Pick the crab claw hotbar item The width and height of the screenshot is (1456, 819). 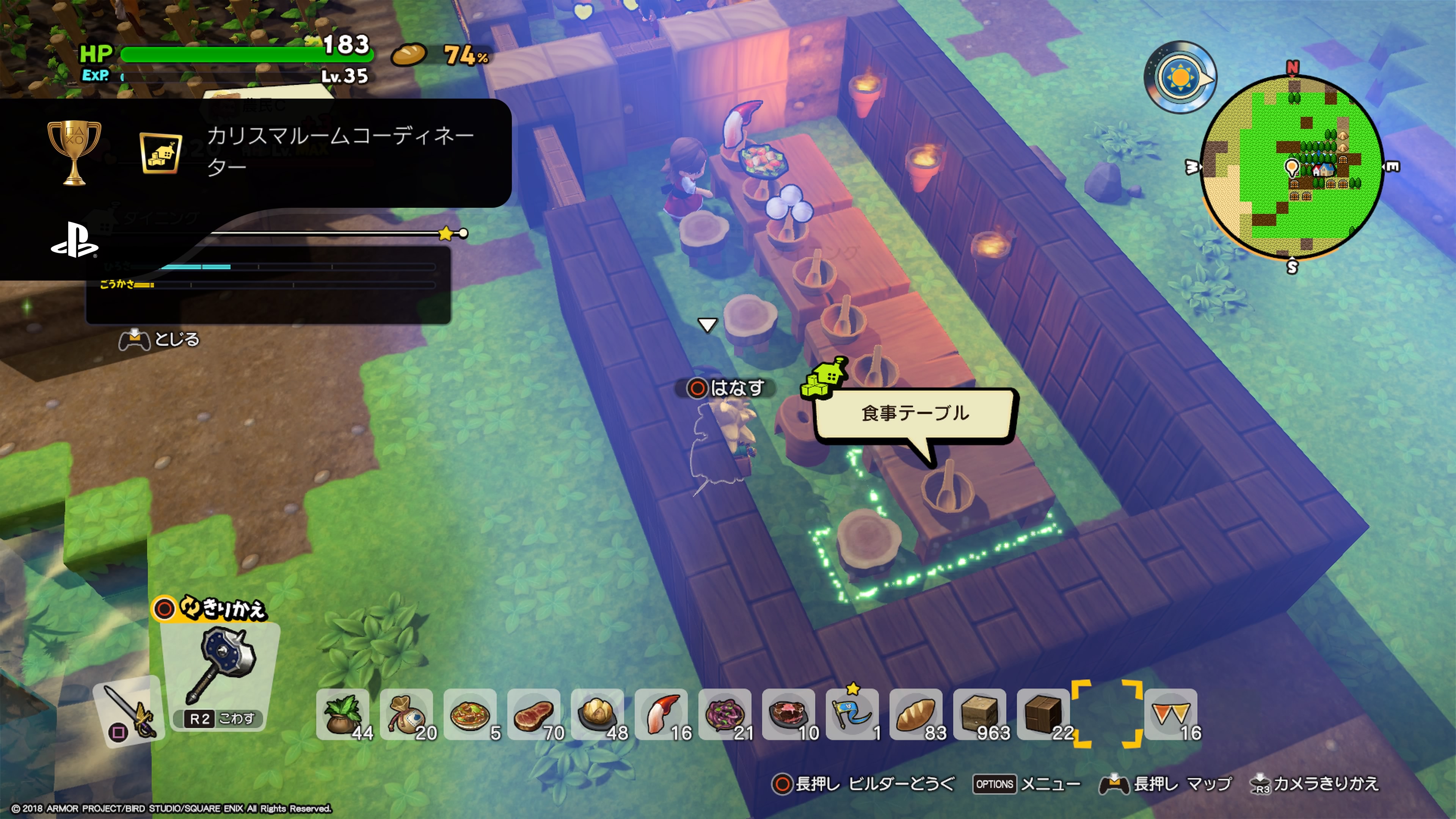pos(661,715)
